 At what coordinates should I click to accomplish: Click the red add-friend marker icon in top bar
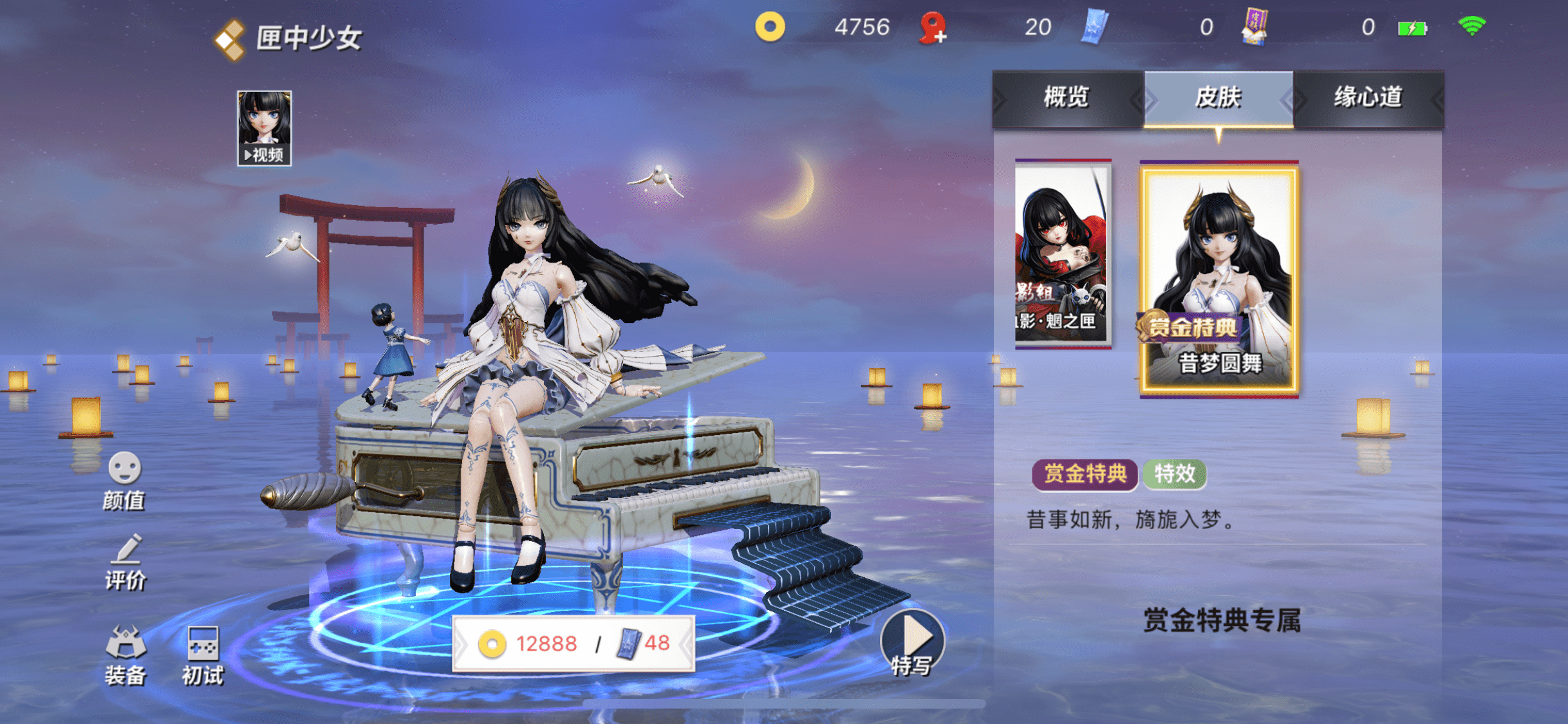click(x=932, y=27)
